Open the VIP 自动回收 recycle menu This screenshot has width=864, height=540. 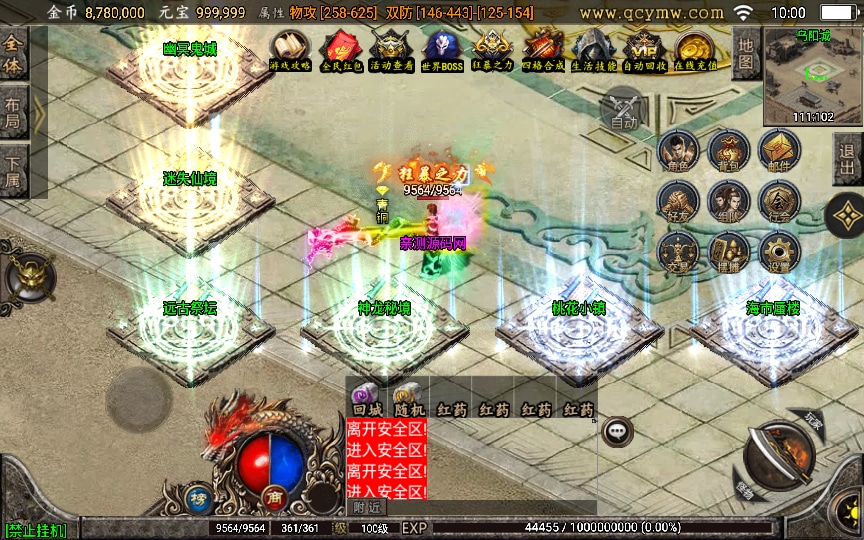[645, 48]
